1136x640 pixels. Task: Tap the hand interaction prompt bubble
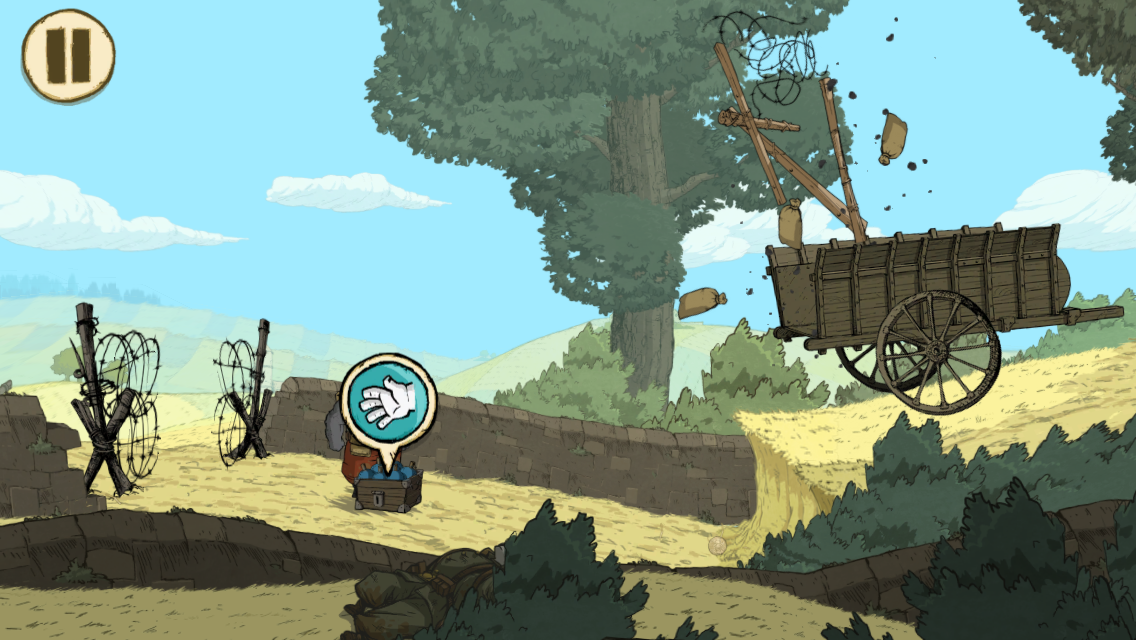click(388, 402)
